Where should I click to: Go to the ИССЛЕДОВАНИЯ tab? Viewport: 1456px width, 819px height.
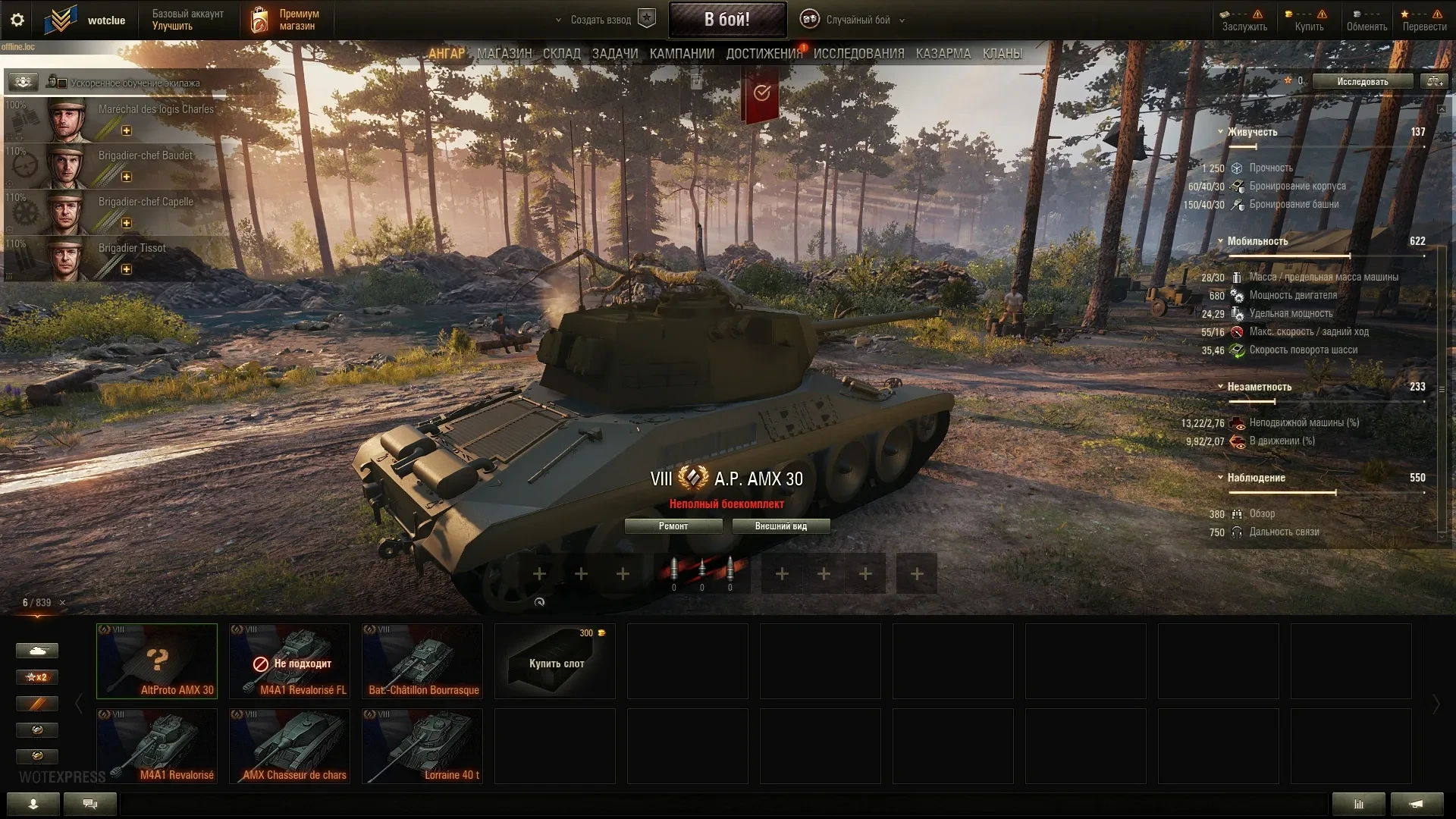[858, 54]
